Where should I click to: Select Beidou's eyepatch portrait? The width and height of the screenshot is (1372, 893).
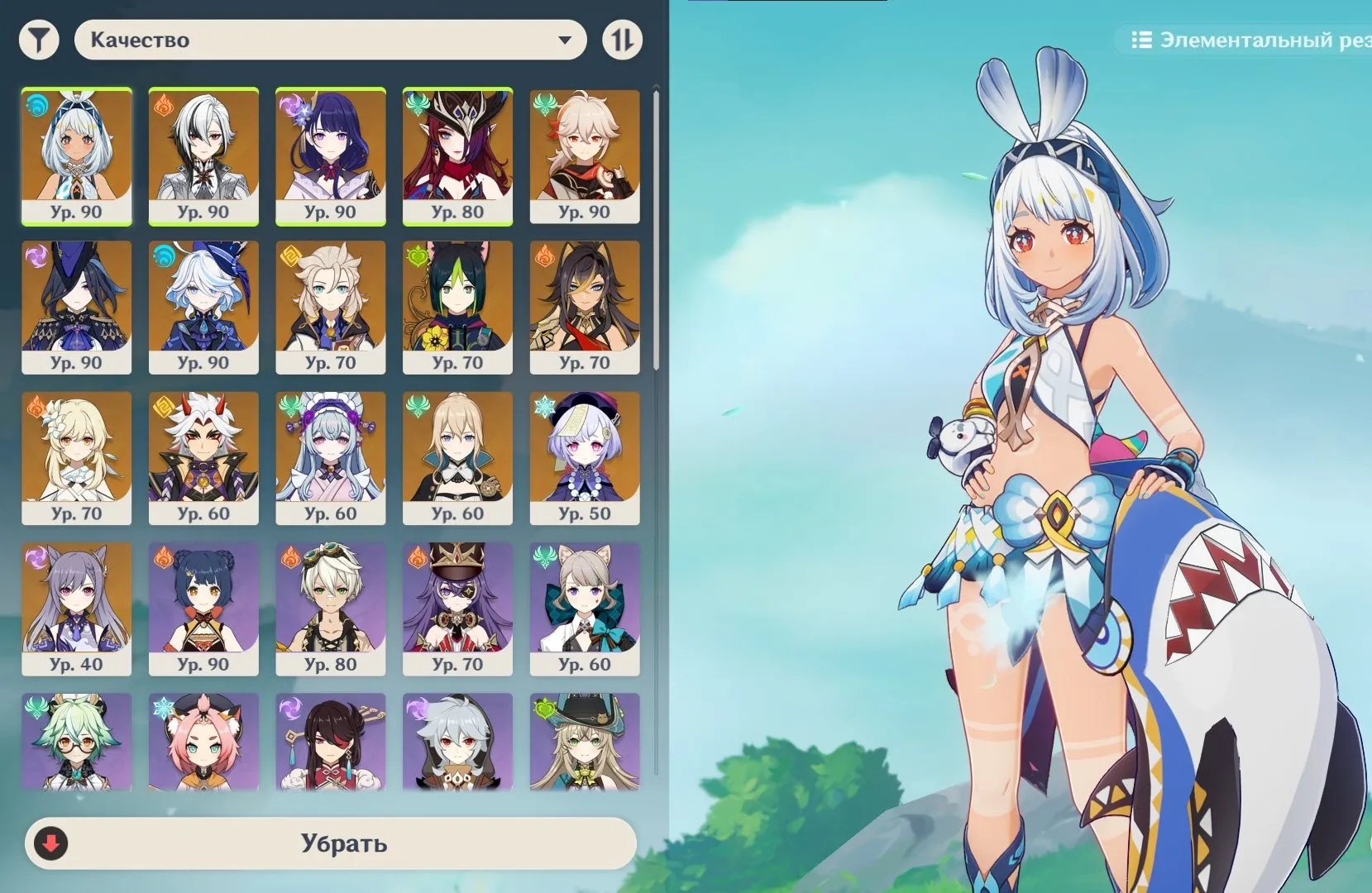[x=331, y=742]
